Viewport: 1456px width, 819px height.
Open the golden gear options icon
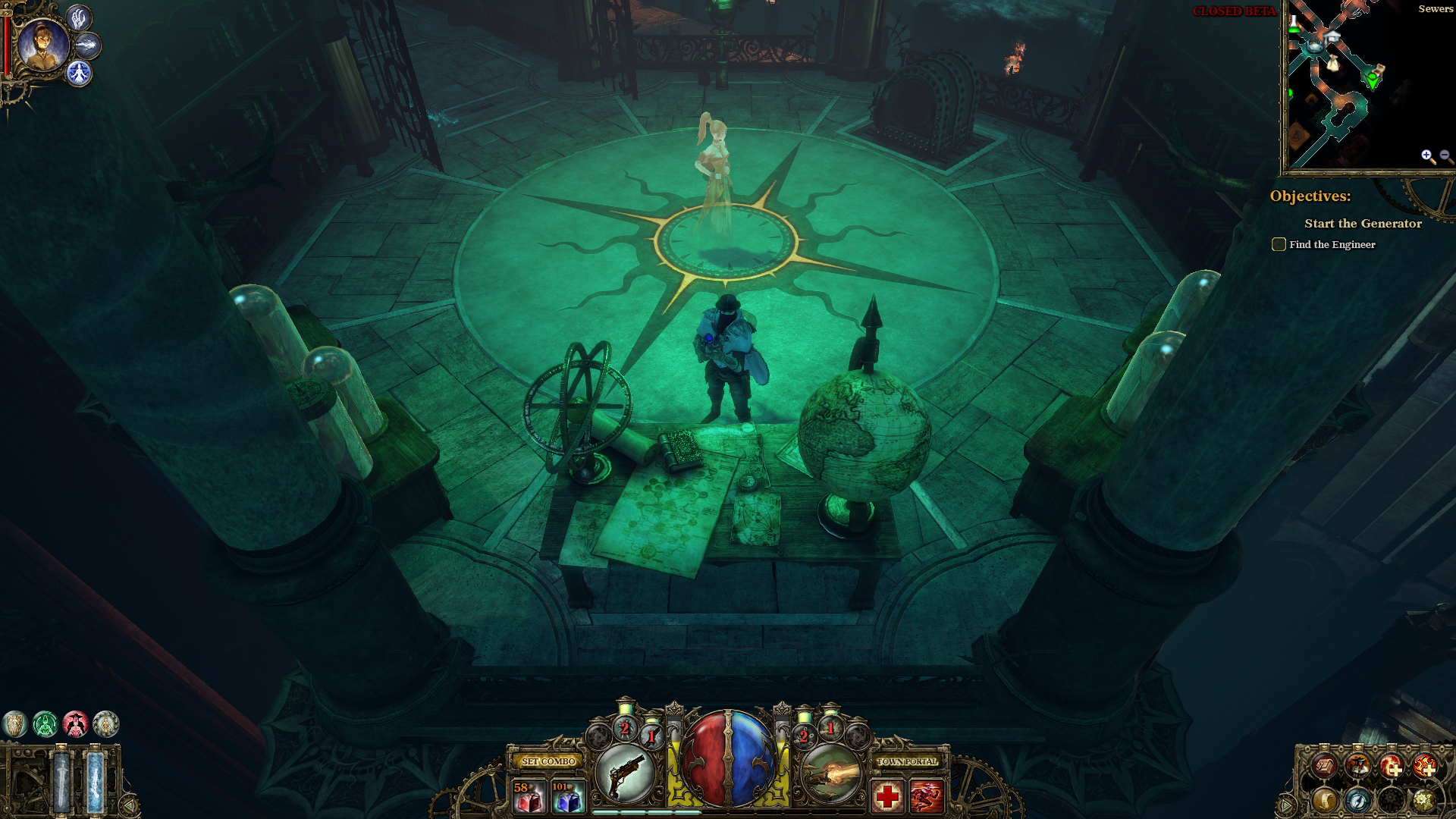[1423, 800]
